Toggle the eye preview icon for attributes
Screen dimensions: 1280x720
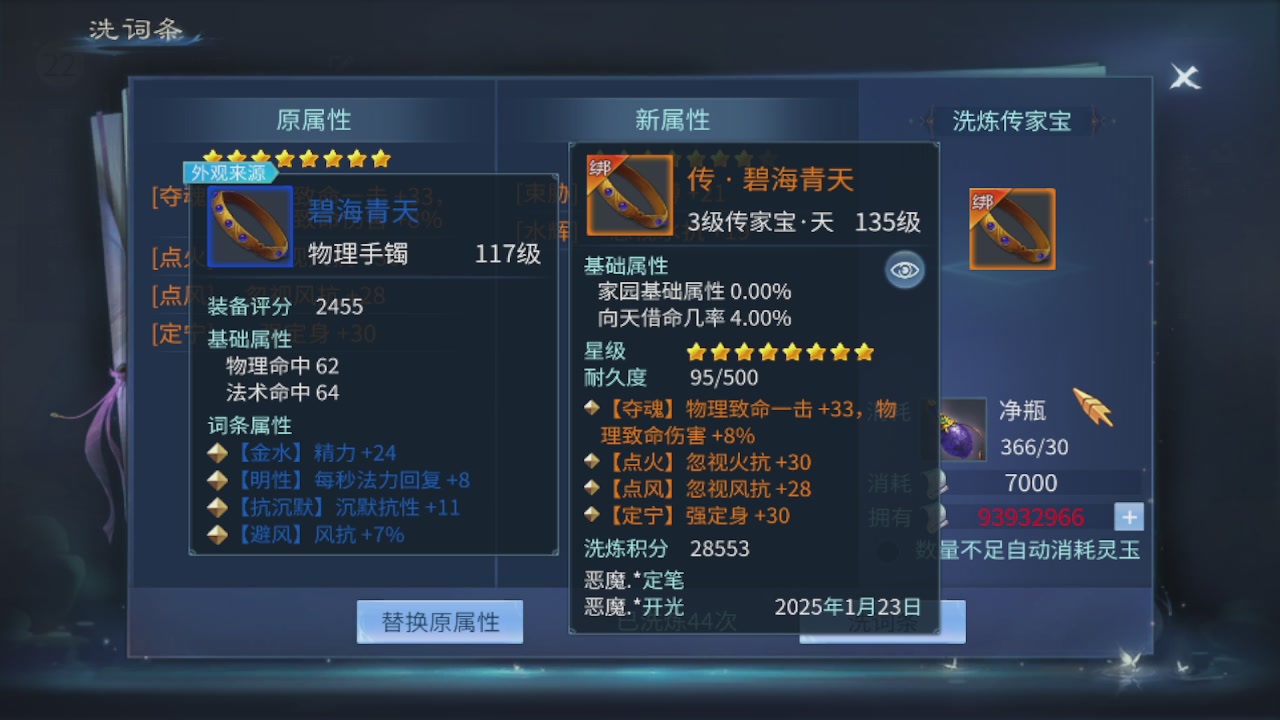(x=903, y=269)
